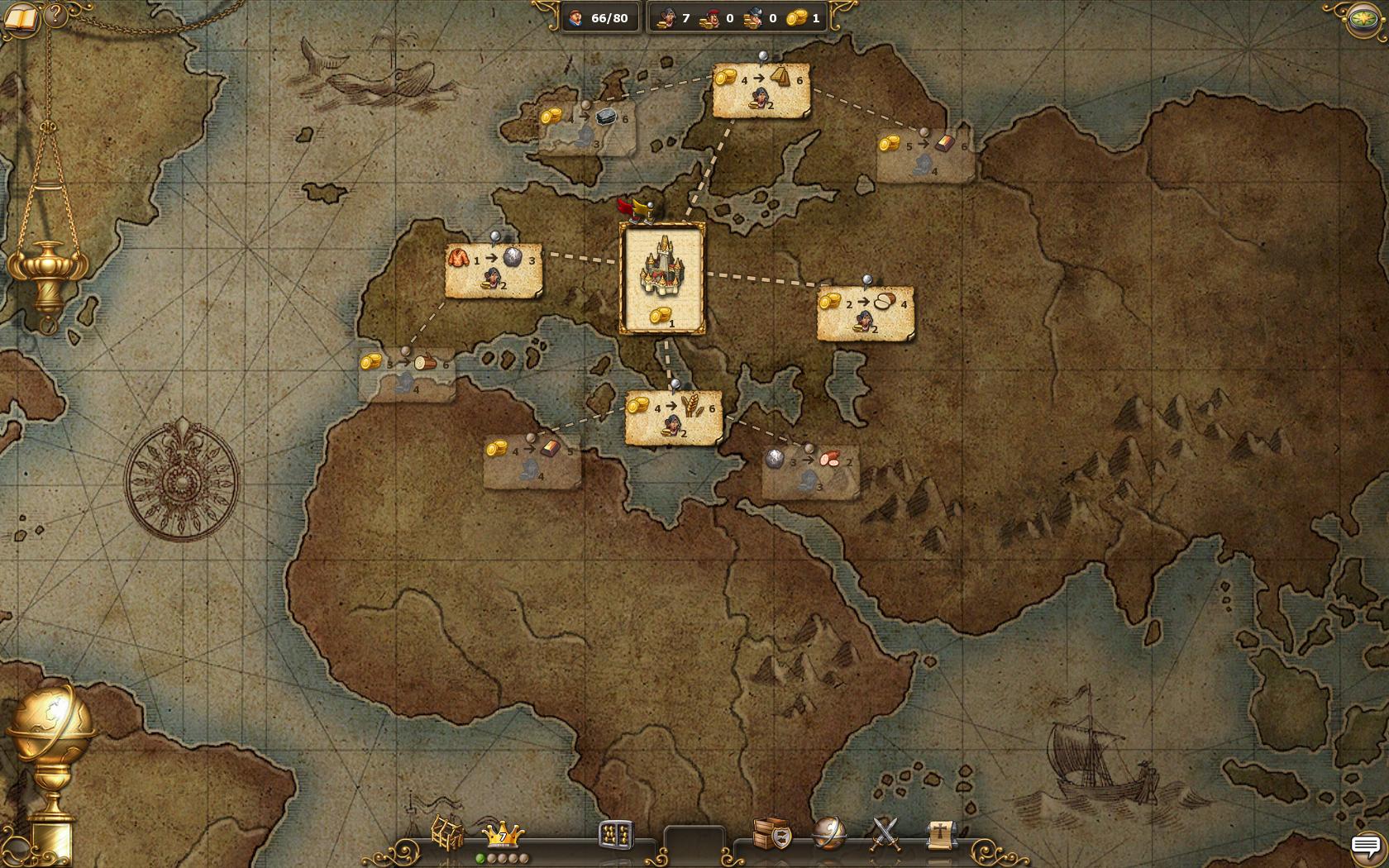
Task: Open the crossed swords military menu
Action: click(885, 833)
